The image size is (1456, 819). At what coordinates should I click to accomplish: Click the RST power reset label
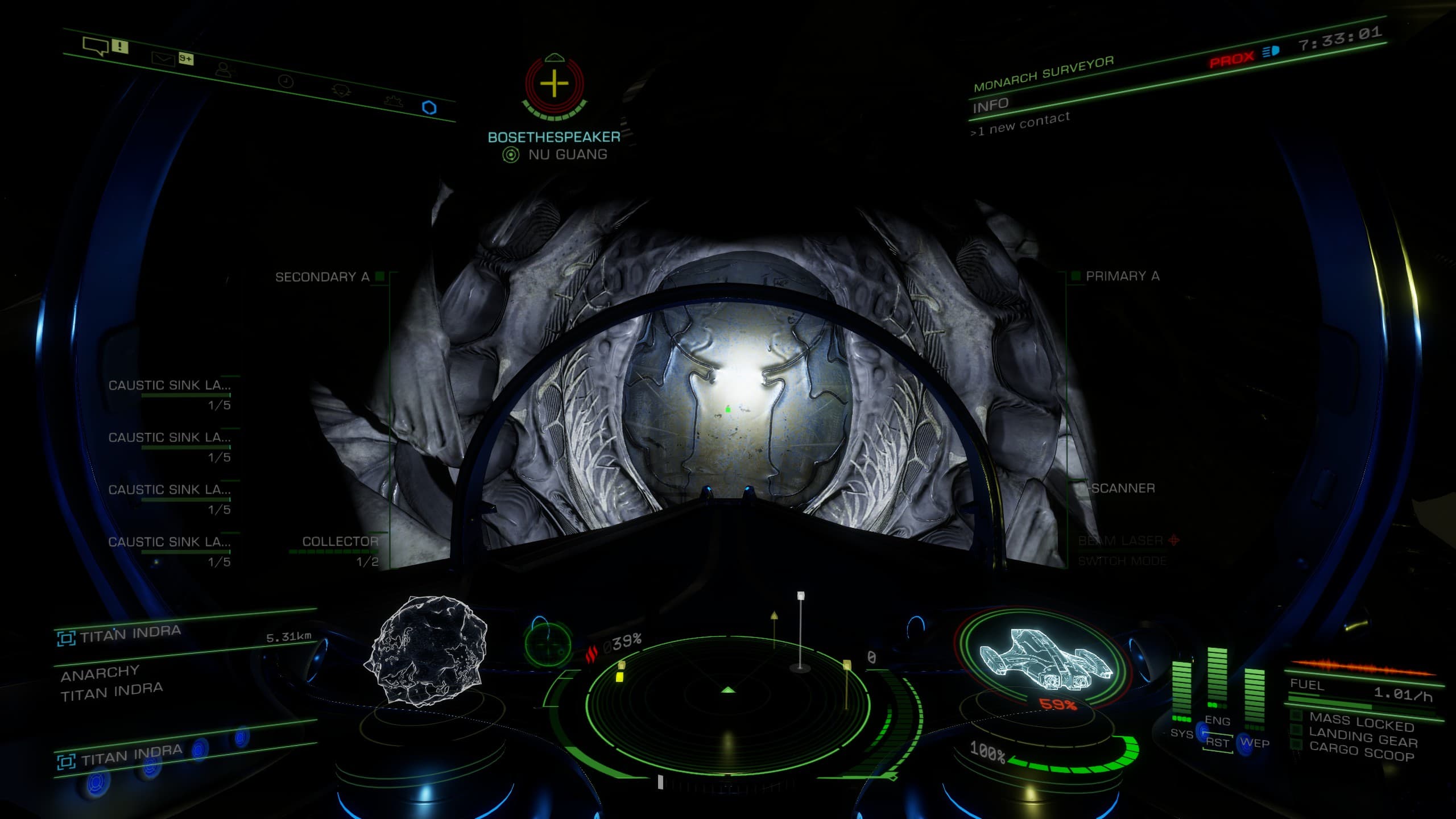point(1218,742)
